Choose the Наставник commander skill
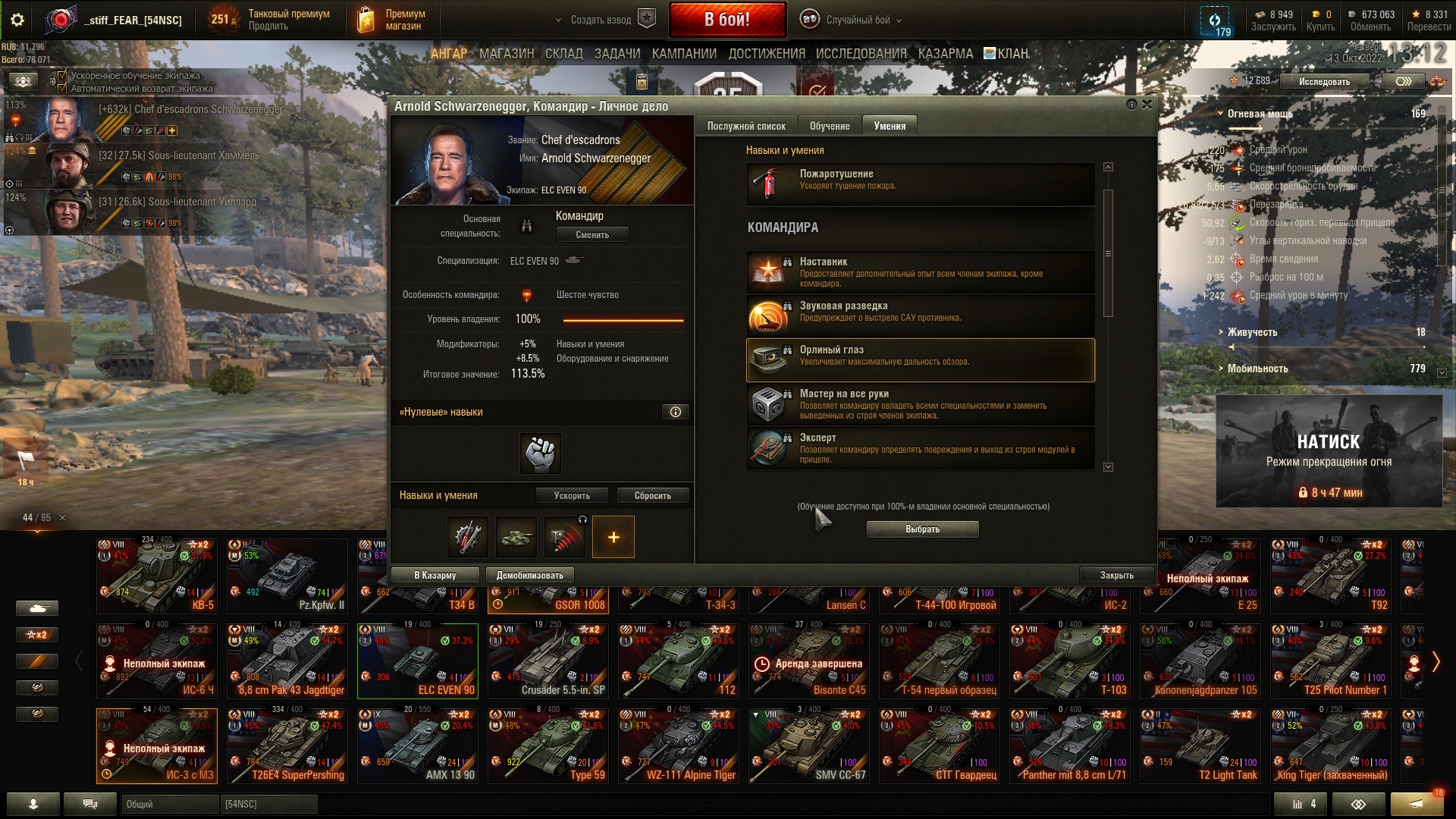 (x=920, y=272)
